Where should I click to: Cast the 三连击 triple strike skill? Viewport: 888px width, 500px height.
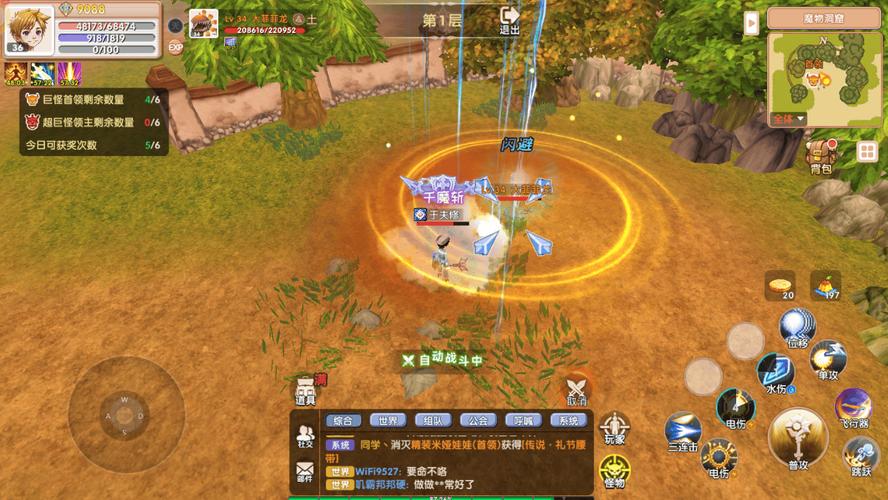point(683,430)
